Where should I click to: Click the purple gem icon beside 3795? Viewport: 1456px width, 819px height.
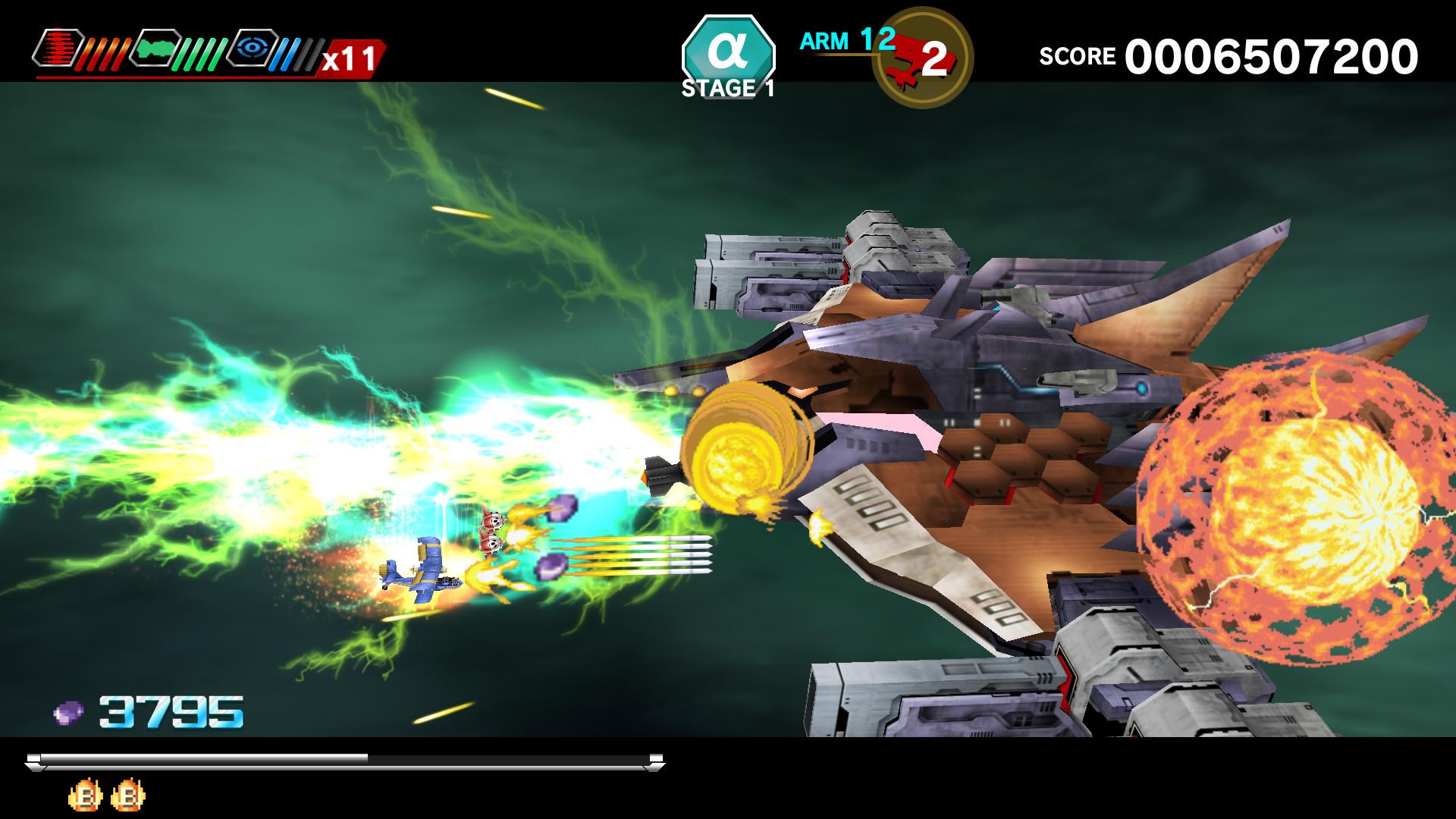point(67,711)
